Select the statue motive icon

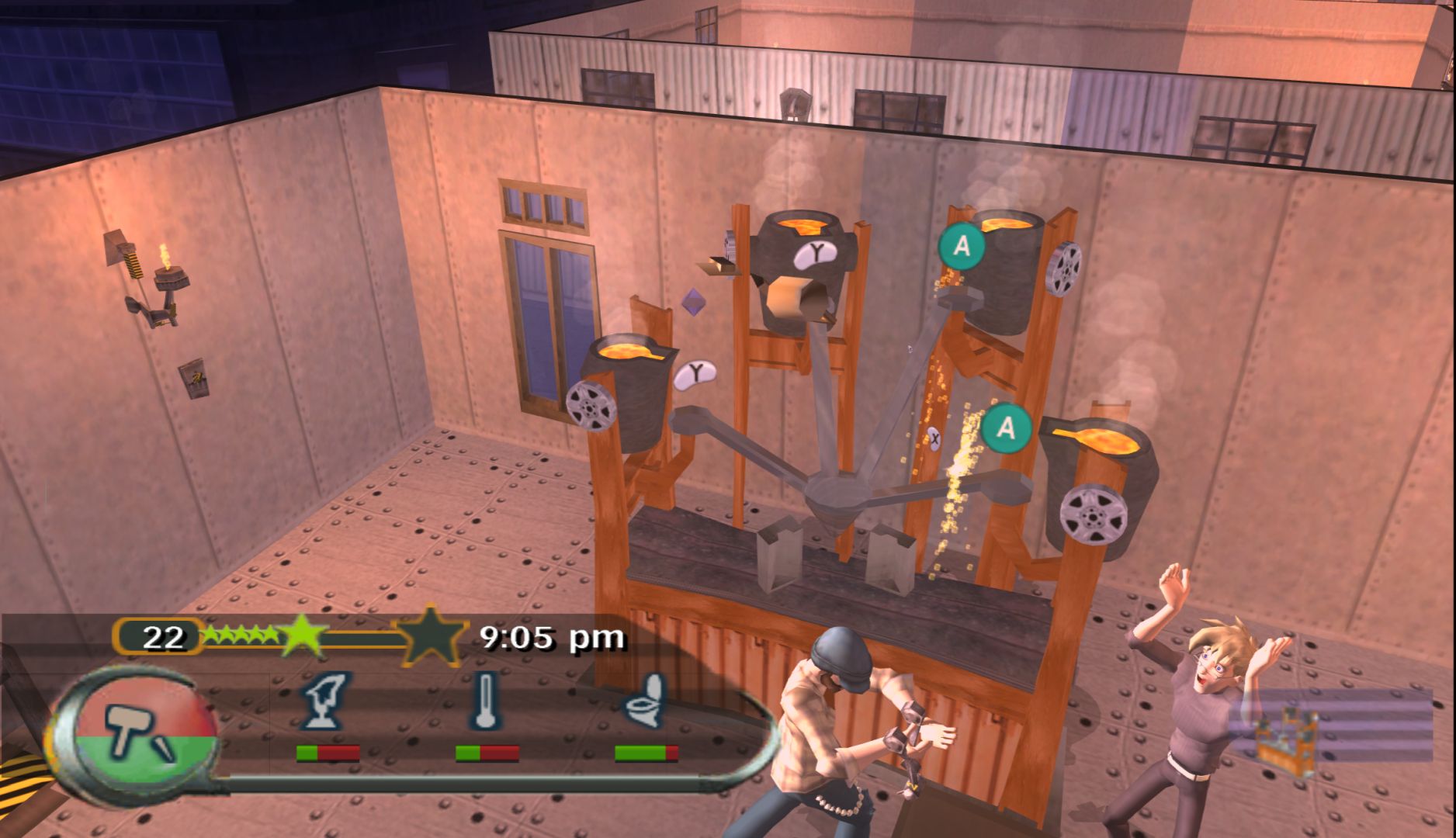(x=326, y=702)
